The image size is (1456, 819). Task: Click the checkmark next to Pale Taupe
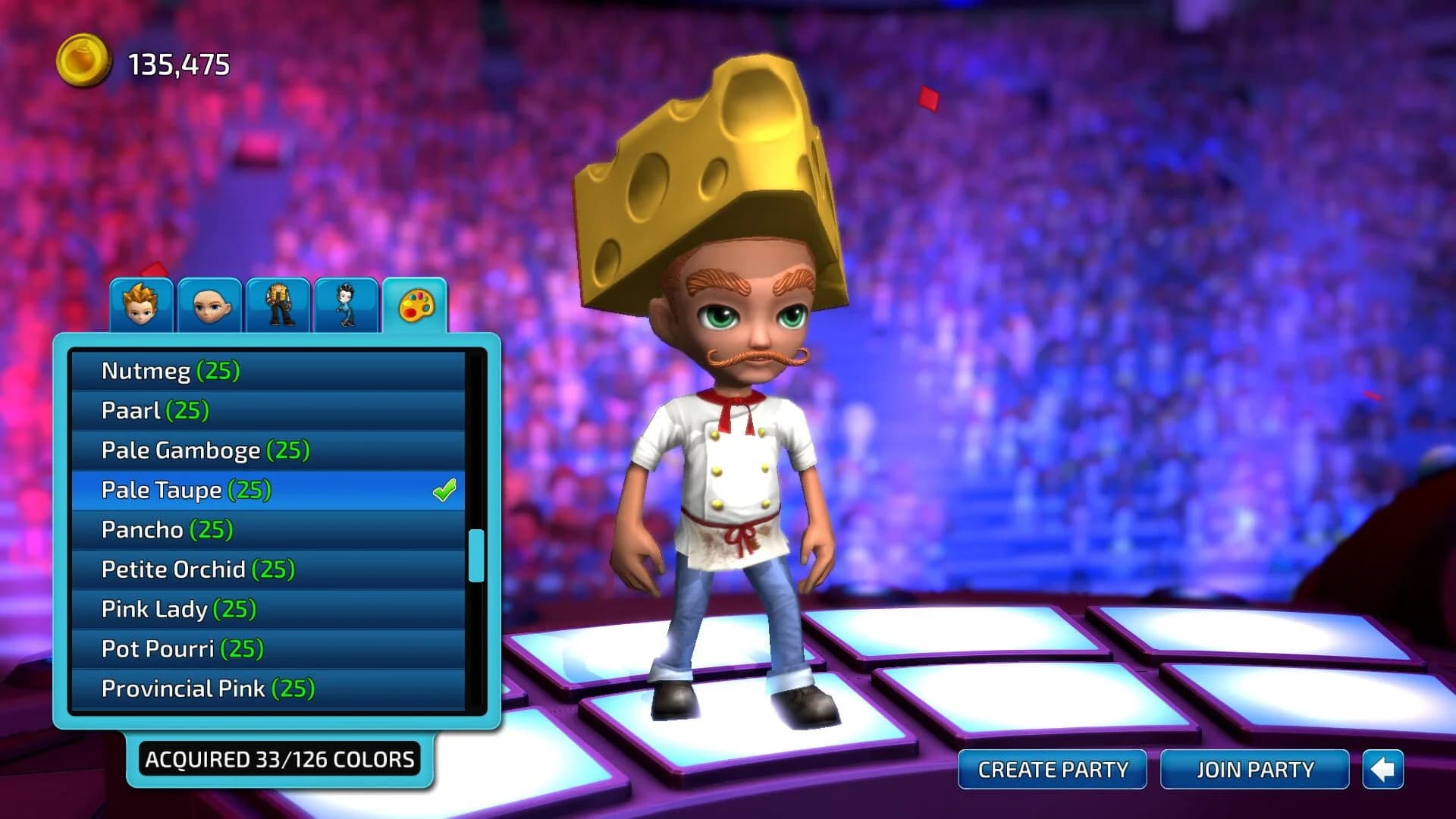pyautogui.click(x=444, y=489)
